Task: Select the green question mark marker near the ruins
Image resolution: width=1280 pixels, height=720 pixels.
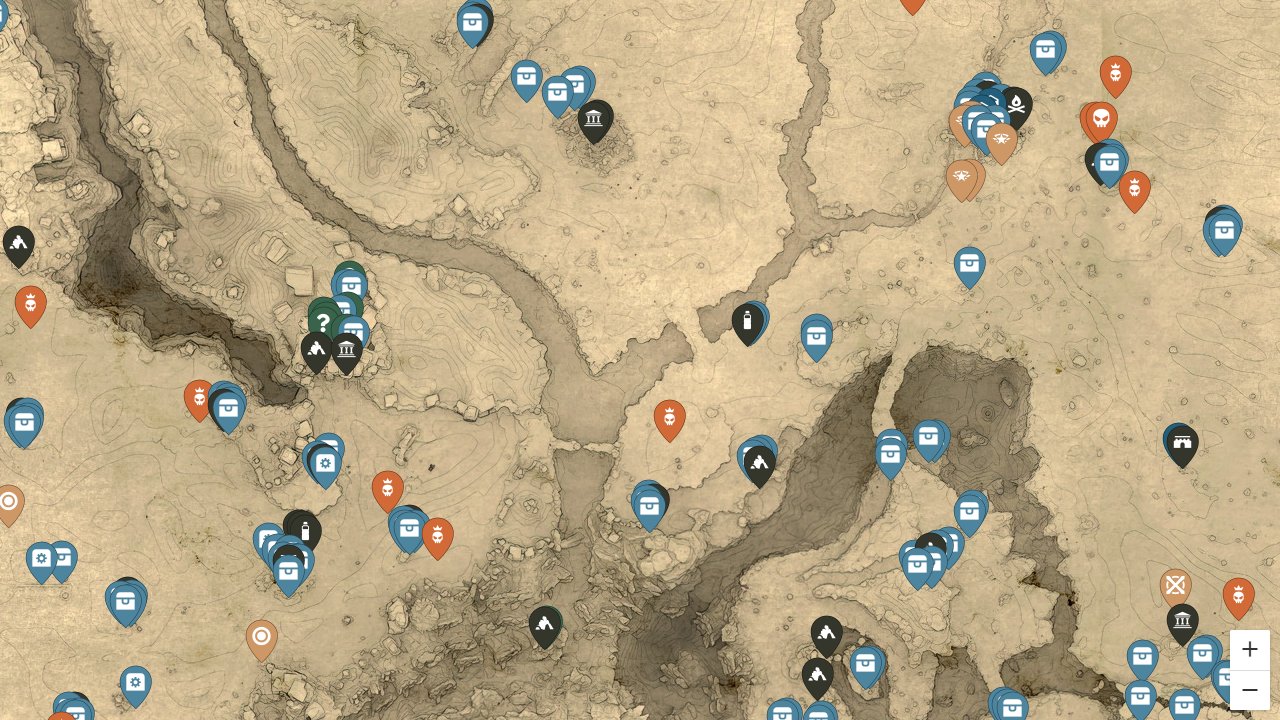Action: click(x=323, y=321)
